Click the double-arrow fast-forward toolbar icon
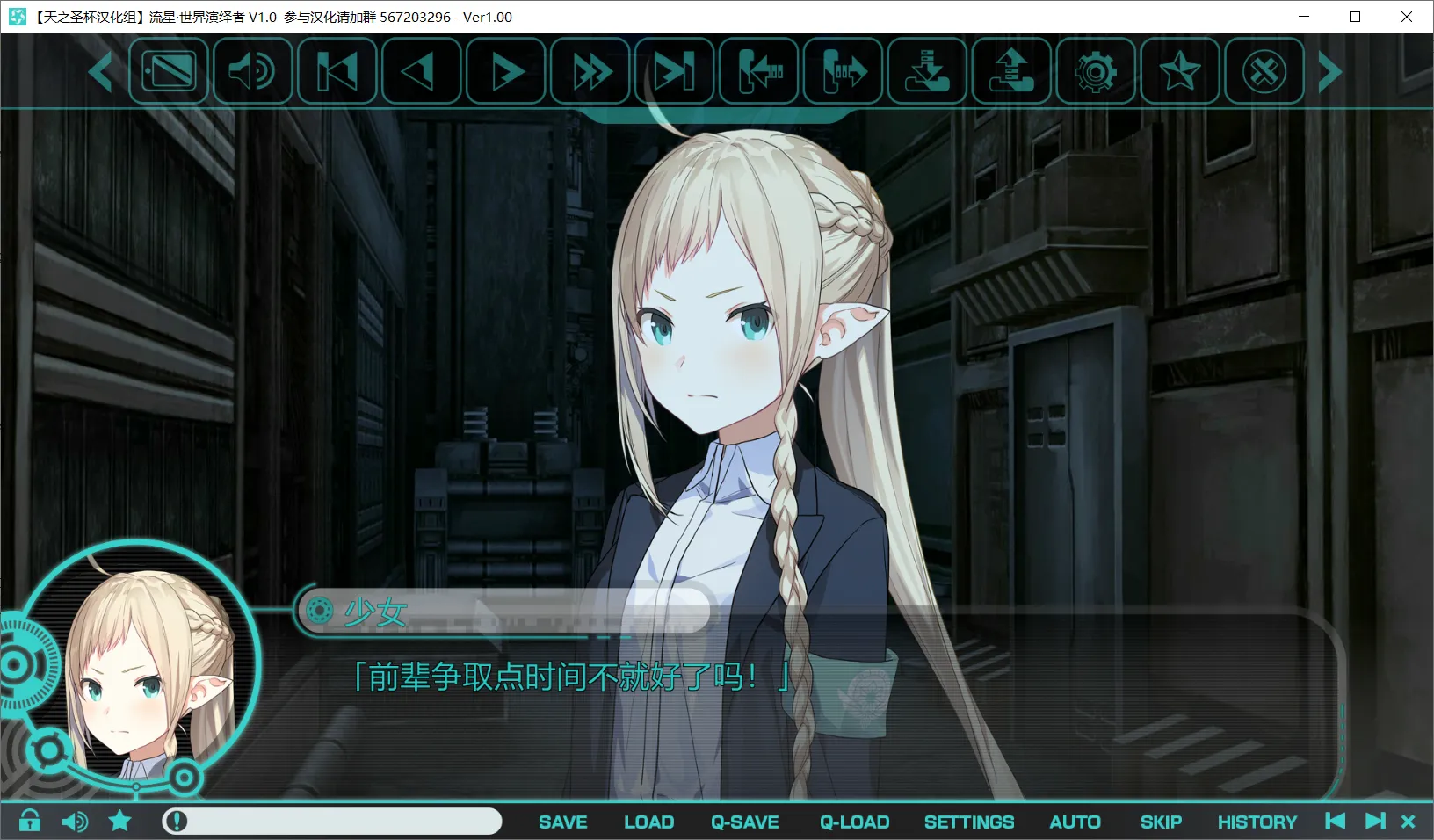This screenshot has height=840, width=1434. pyautogui.click(x=591, y=72)
